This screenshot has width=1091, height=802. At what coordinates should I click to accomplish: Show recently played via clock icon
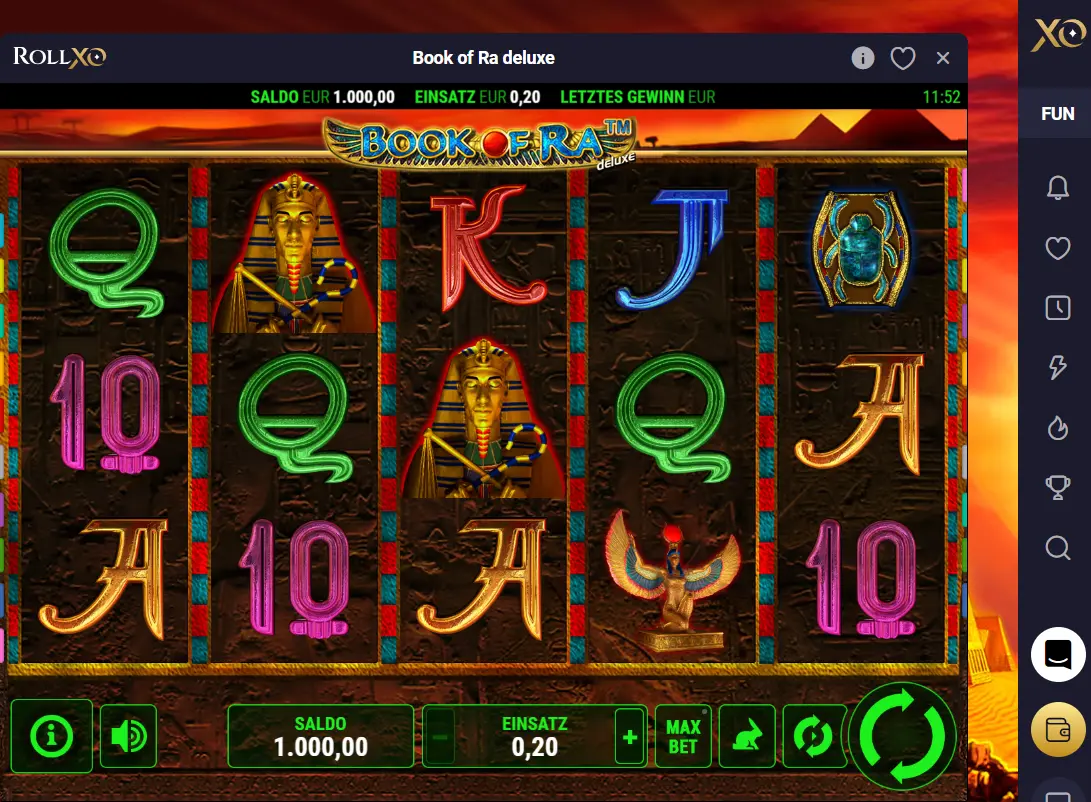1057,308
